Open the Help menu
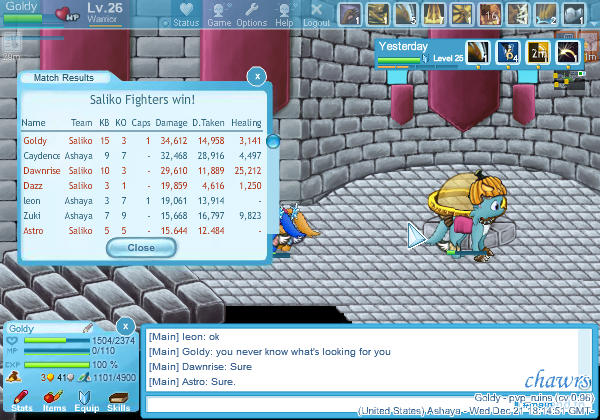Viewport: 600px width, 420px height. 284,16
